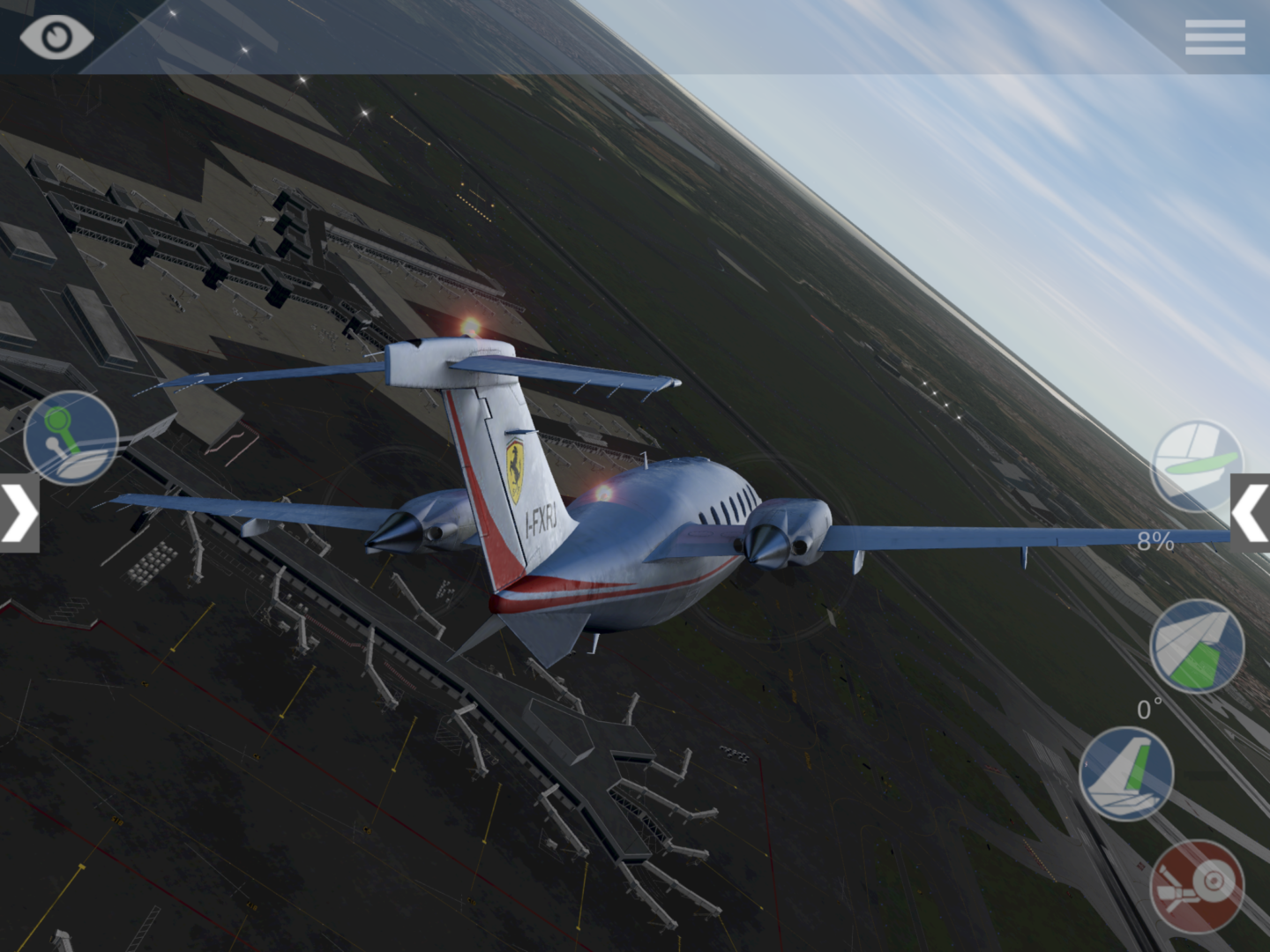Click the 8% flaps readout

(x=1155, y=539)
